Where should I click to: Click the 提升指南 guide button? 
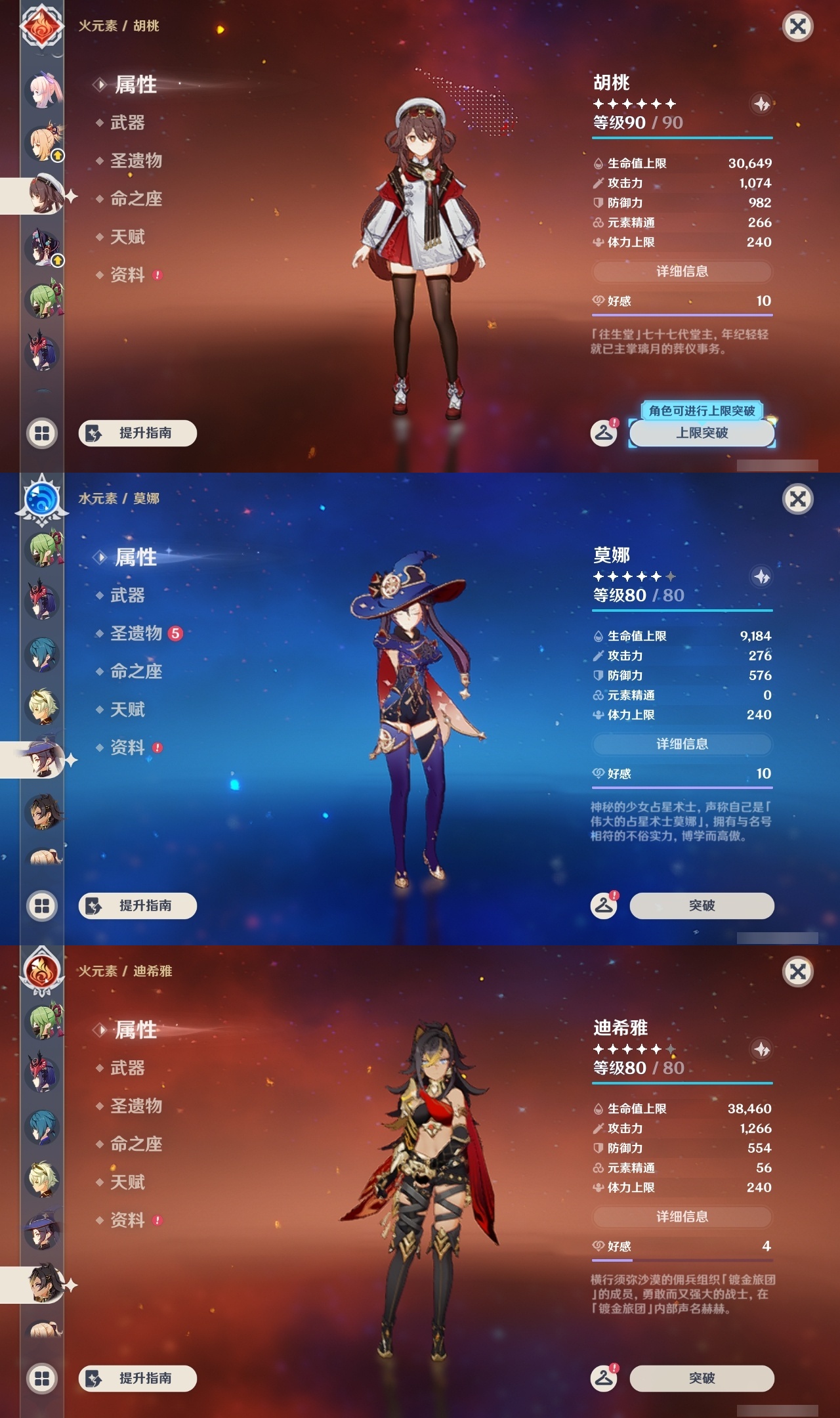pos(136,433)
